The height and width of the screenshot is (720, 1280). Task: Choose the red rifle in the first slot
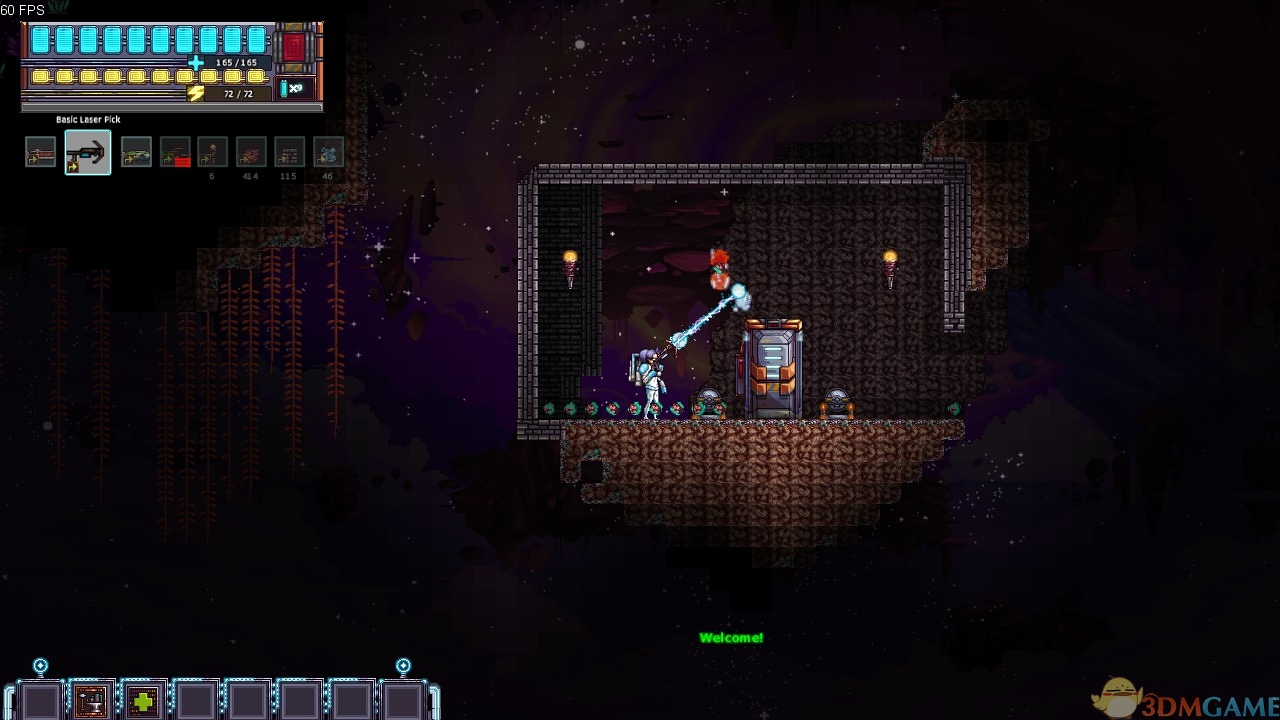pyautogui.click(x=41, y=152)
